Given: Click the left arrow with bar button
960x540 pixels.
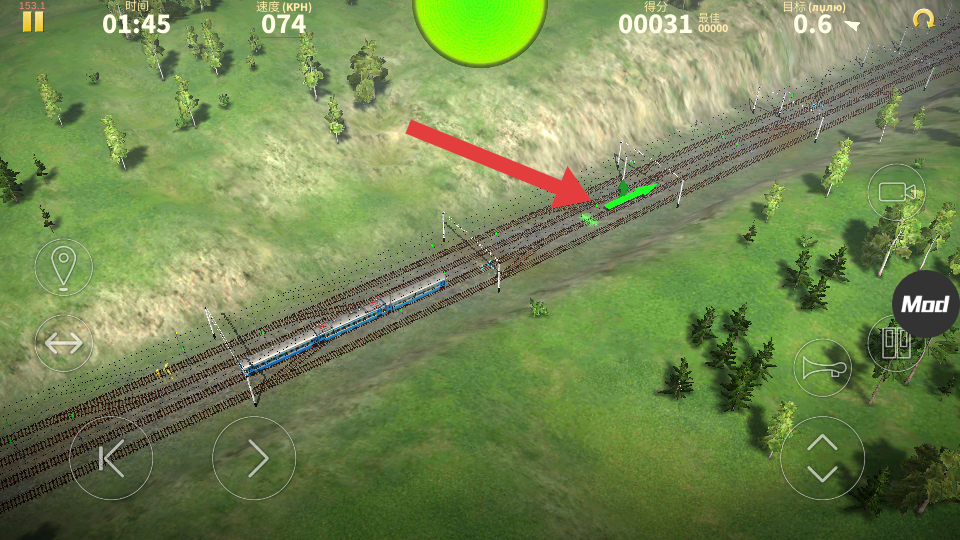Looking at the screenshot, I should (x=111, y=458).
